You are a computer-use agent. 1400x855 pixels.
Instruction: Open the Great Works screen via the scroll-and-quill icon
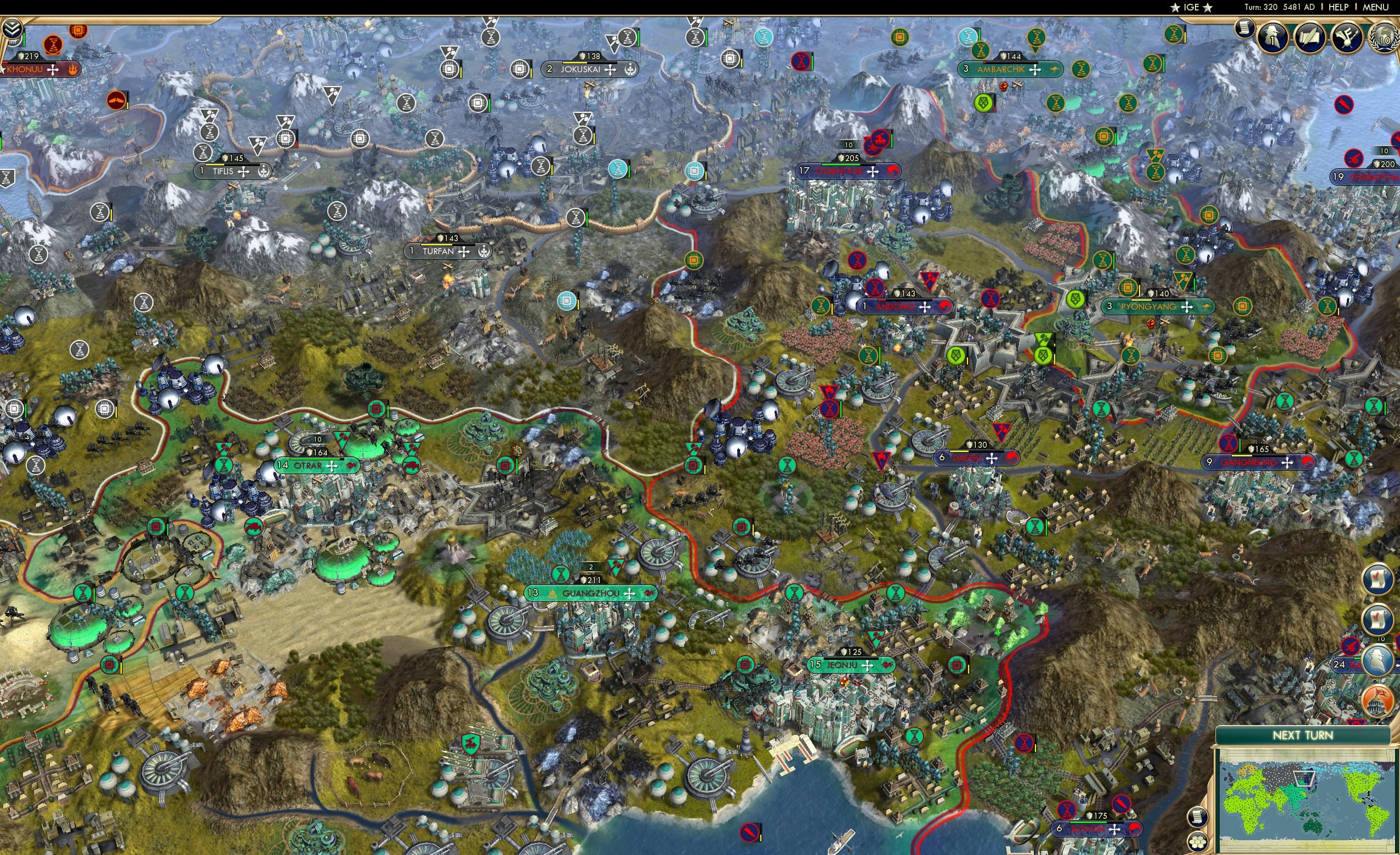pos(1310,38)
